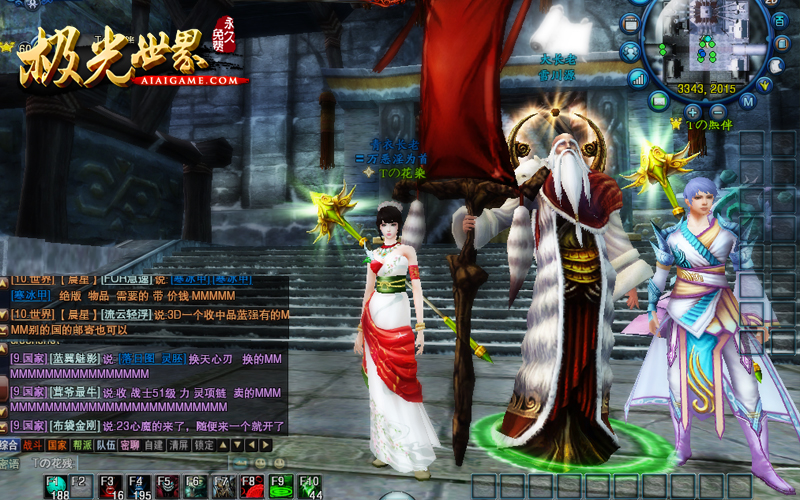Open the 密聊 chat tab
This screenshot has height=500, width=800.
tap(129, 445)
